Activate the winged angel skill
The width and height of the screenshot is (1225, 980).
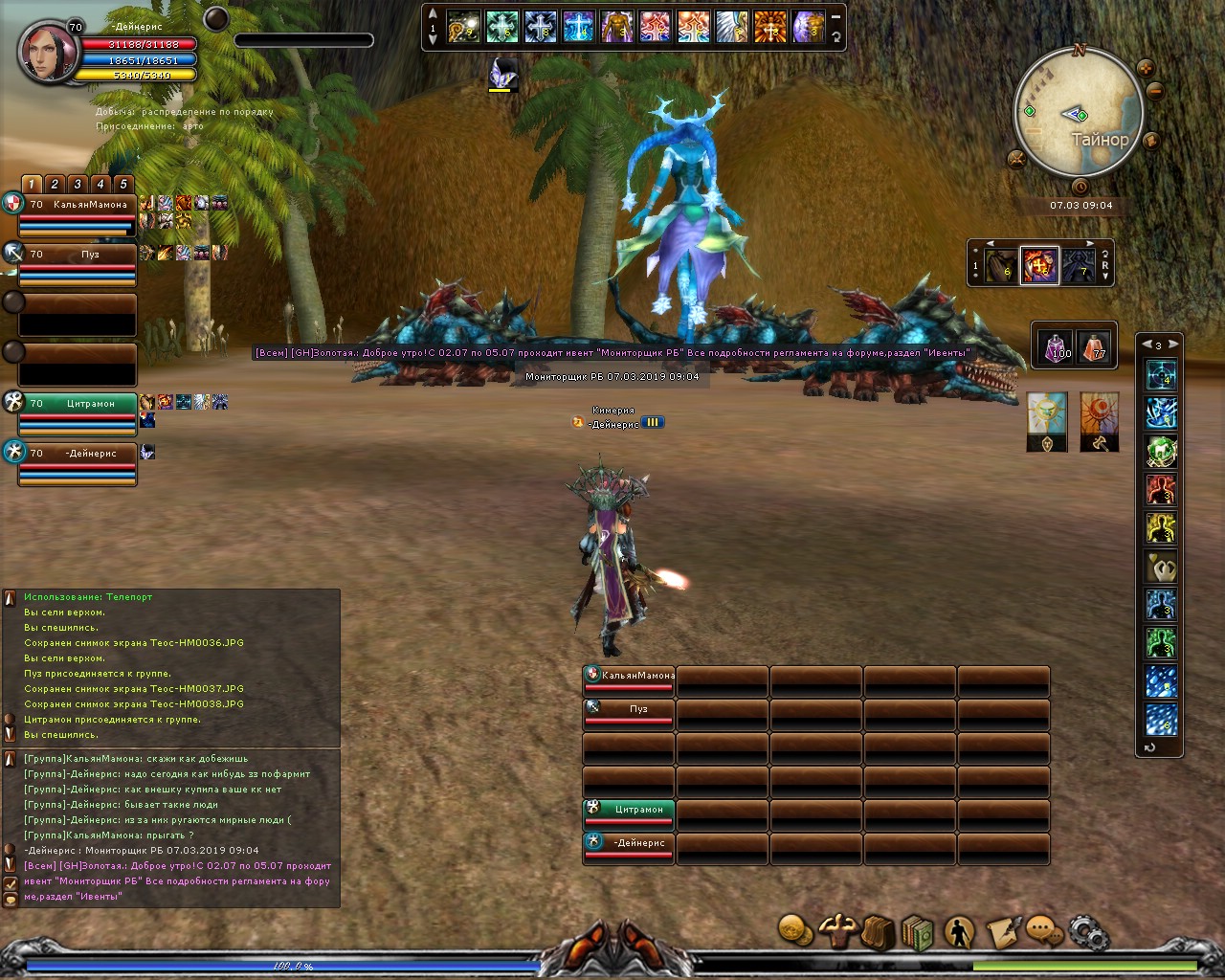point(731,27)
